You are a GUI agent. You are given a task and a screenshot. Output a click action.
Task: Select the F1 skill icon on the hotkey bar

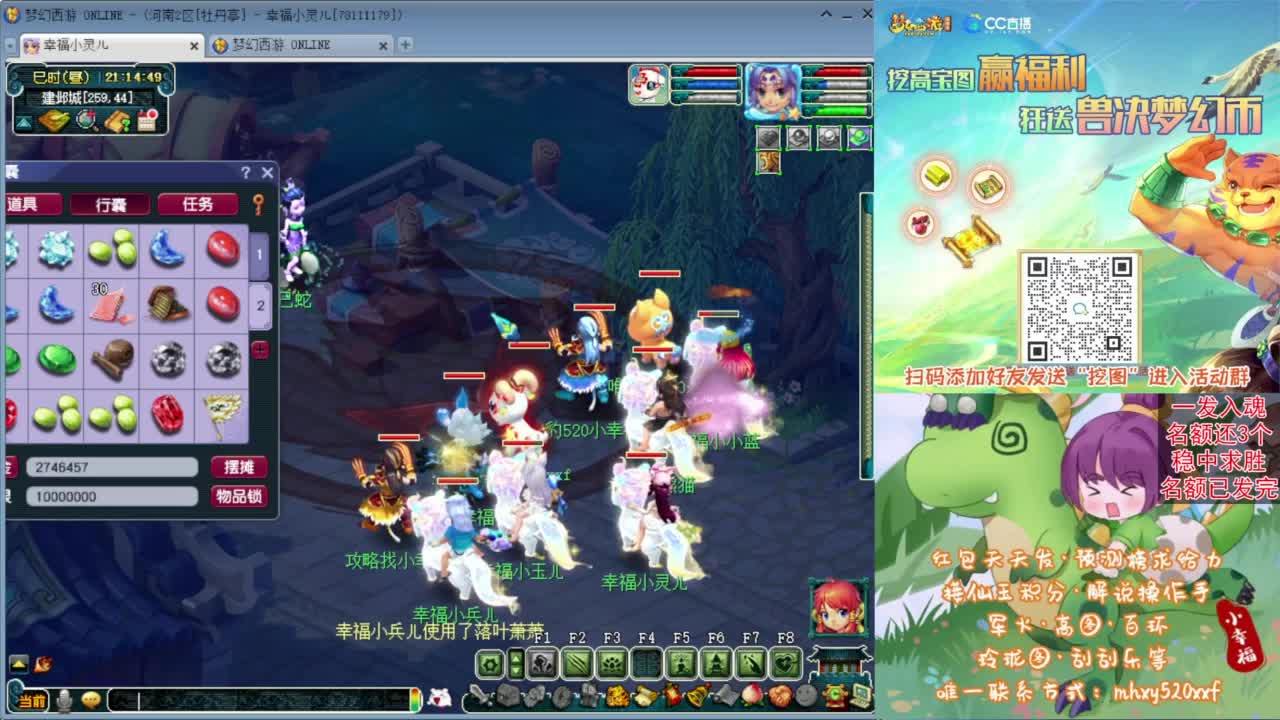coord(542,665)
